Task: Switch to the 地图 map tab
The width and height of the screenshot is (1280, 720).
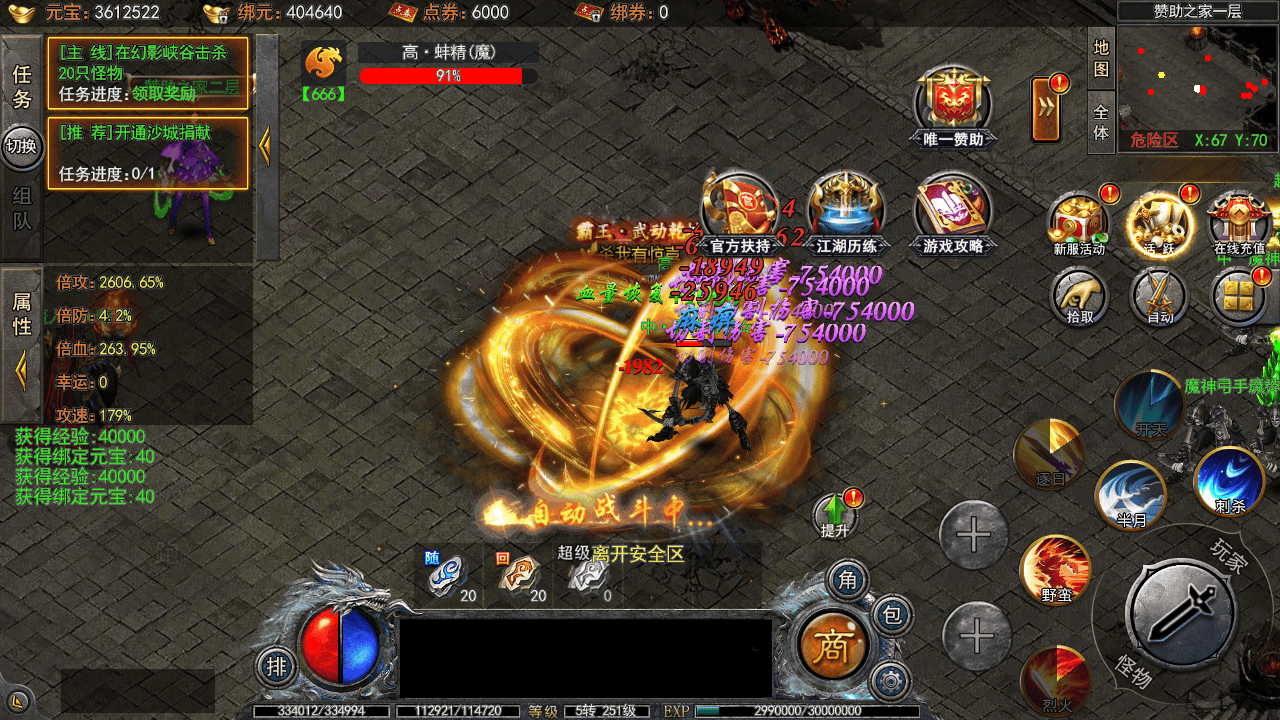Action: 1101,59
